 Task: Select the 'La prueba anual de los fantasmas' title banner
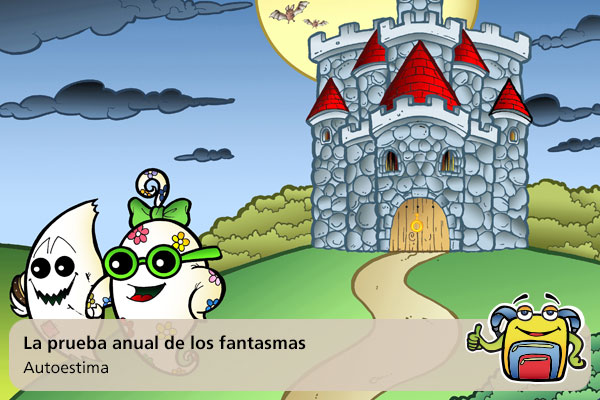pos(164,343)
